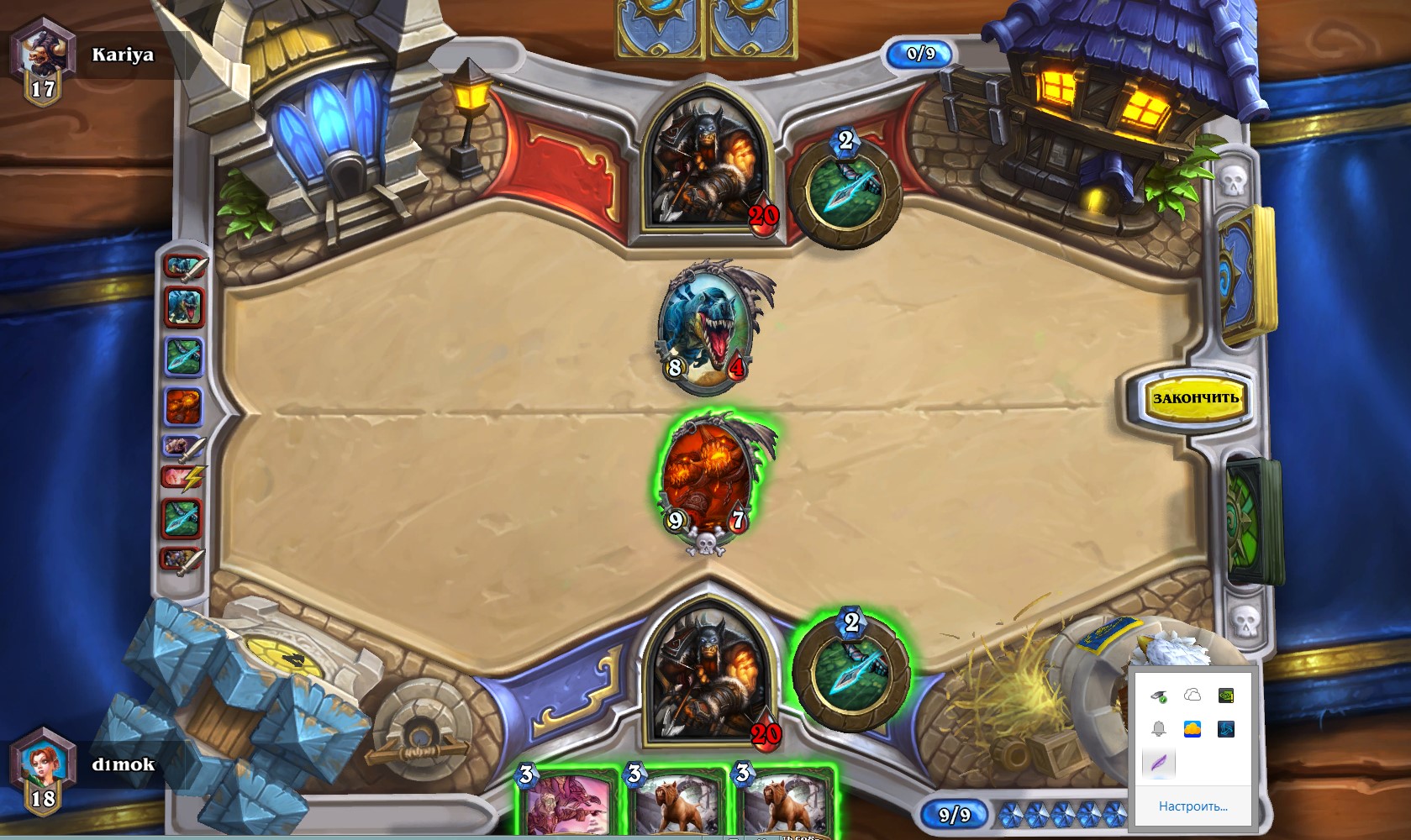Open the purple feather tray icon
Image resolution: width=1411 pixels, height=840 pixels.
point(1159,763)
